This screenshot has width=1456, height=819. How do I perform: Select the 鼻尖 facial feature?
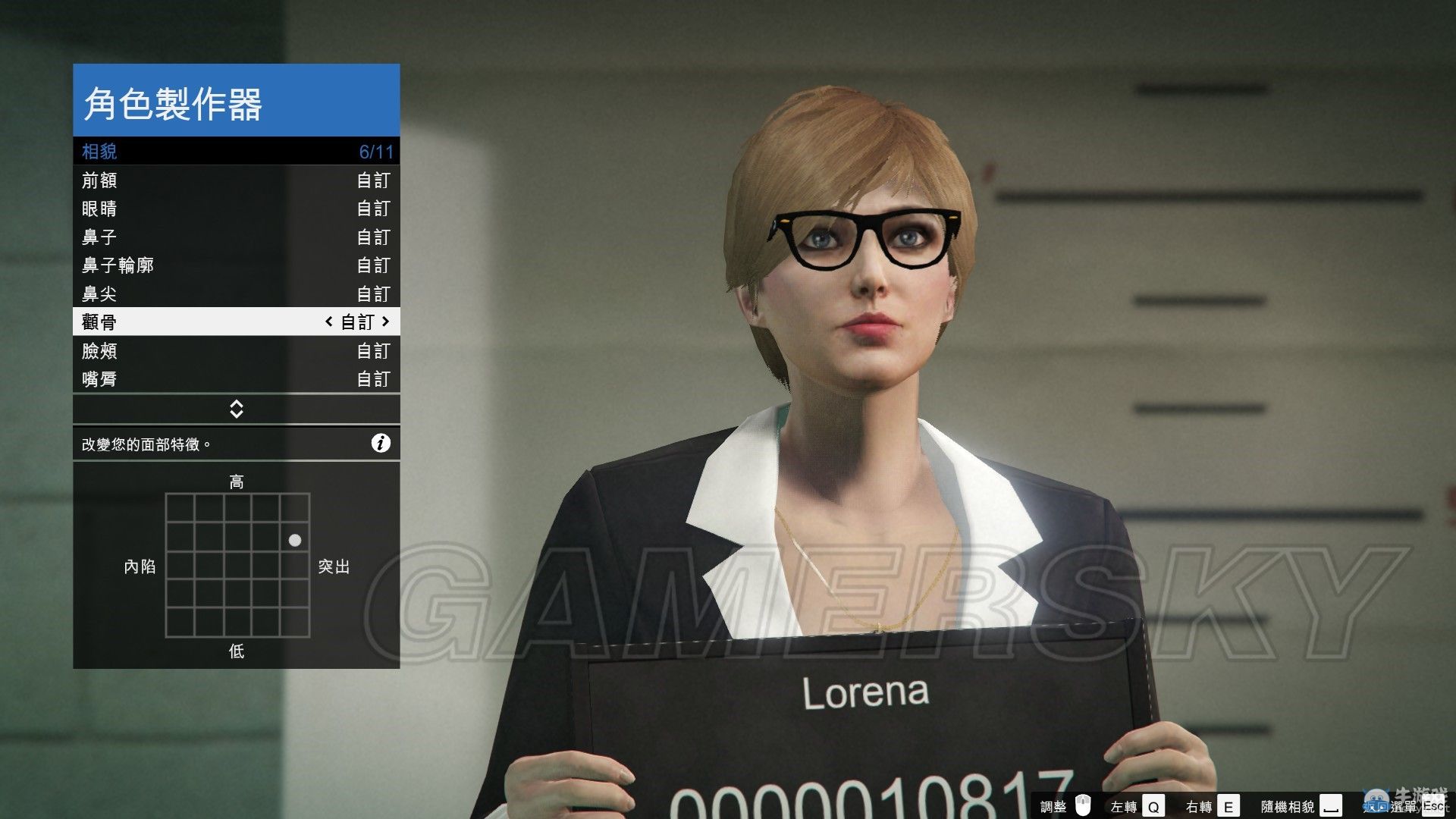pos(236,293)
